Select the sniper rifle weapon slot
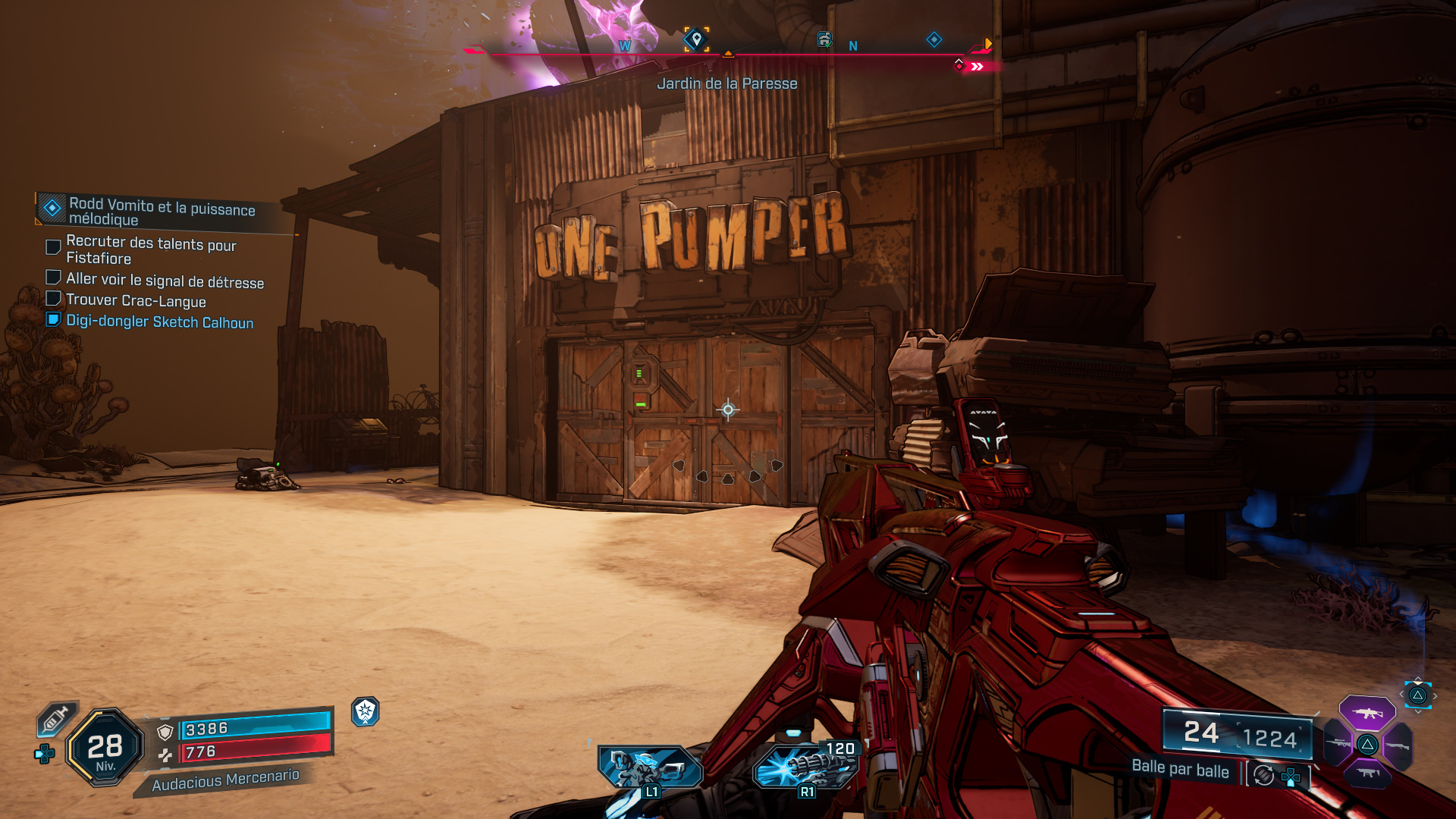The height and width of the screenshot is (819, 1456). (x=1338, y=743)
